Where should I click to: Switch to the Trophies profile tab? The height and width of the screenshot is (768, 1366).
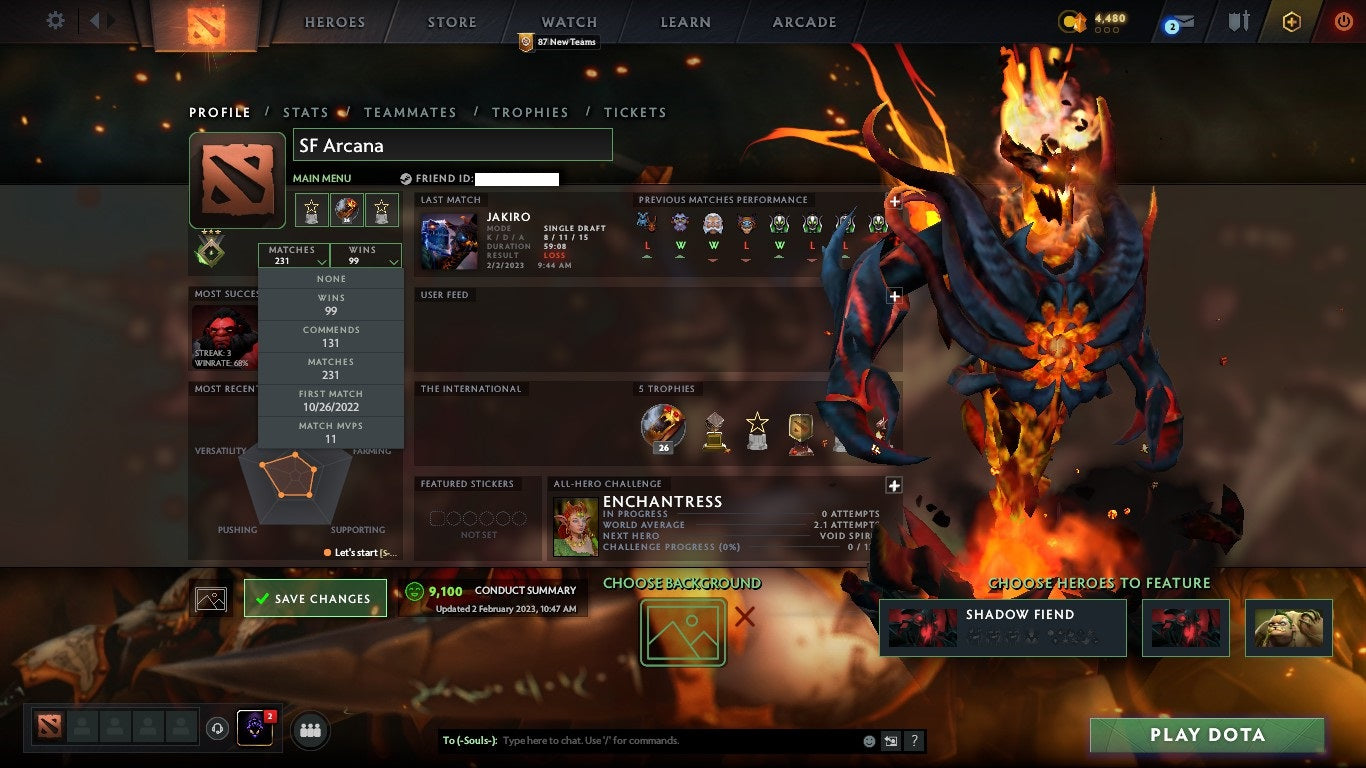pos(531,112)
